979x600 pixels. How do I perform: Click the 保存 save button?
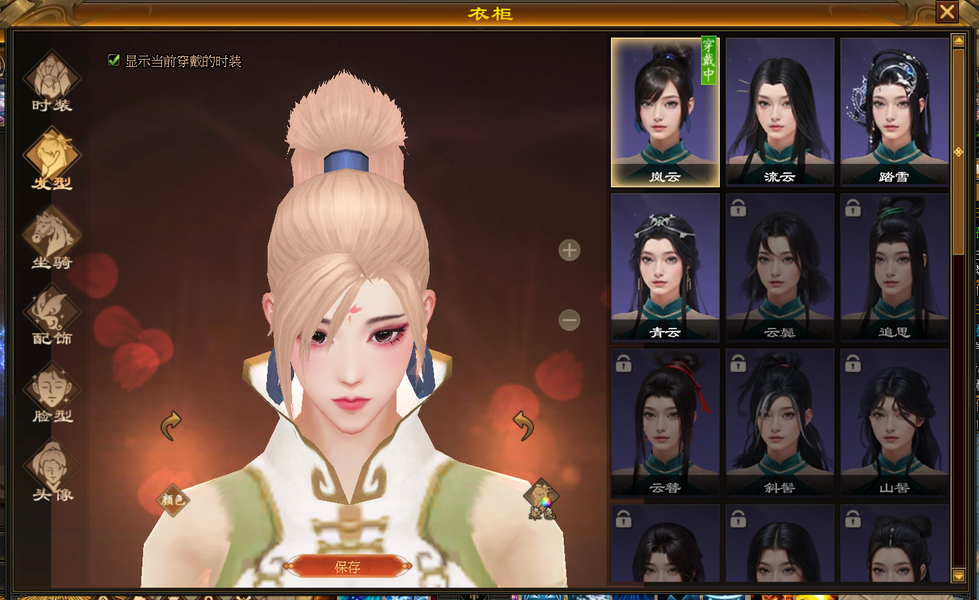(347, 567)
